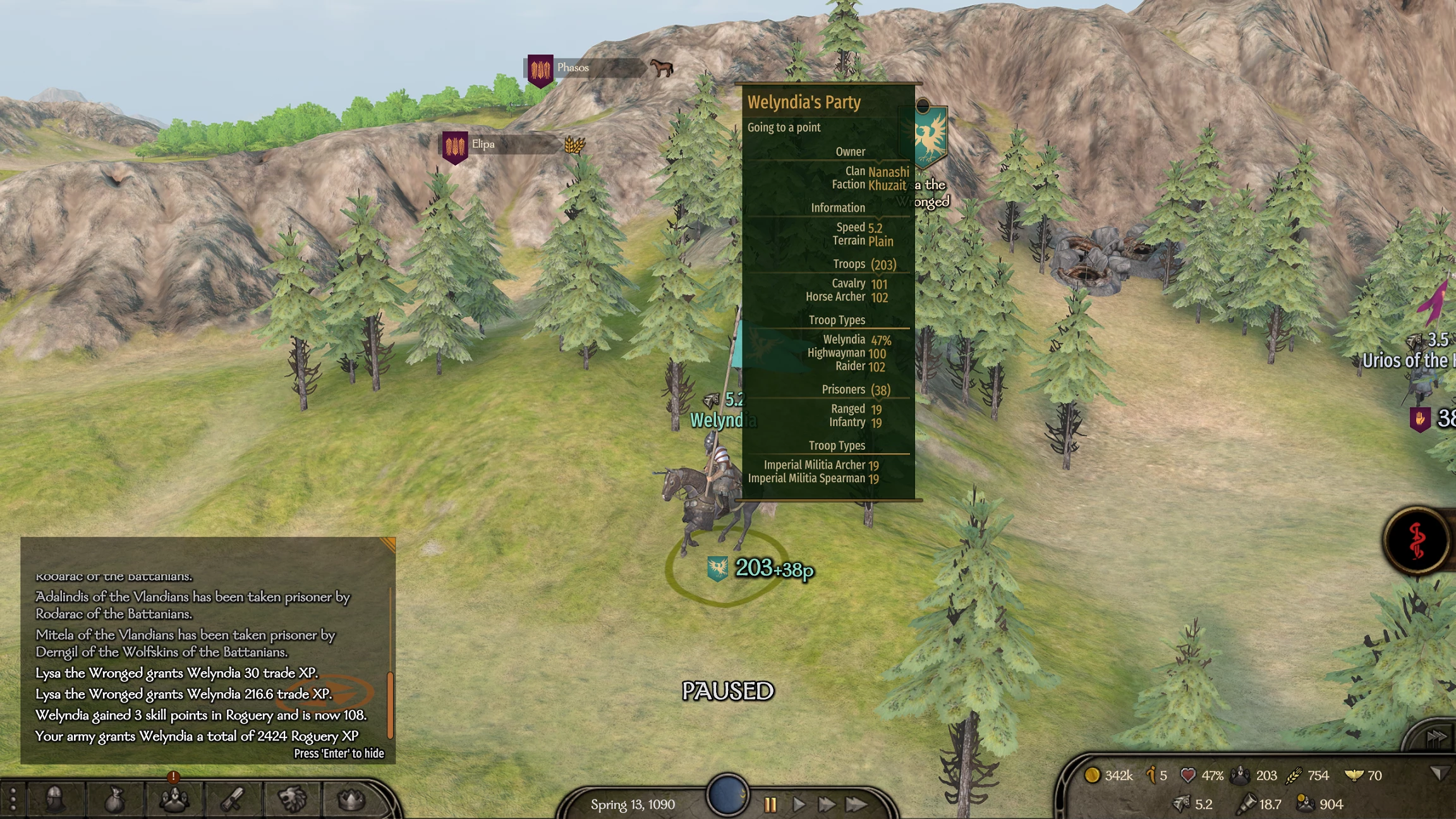
Task: Set time to triple fast-forward speed
Action: 856,804
